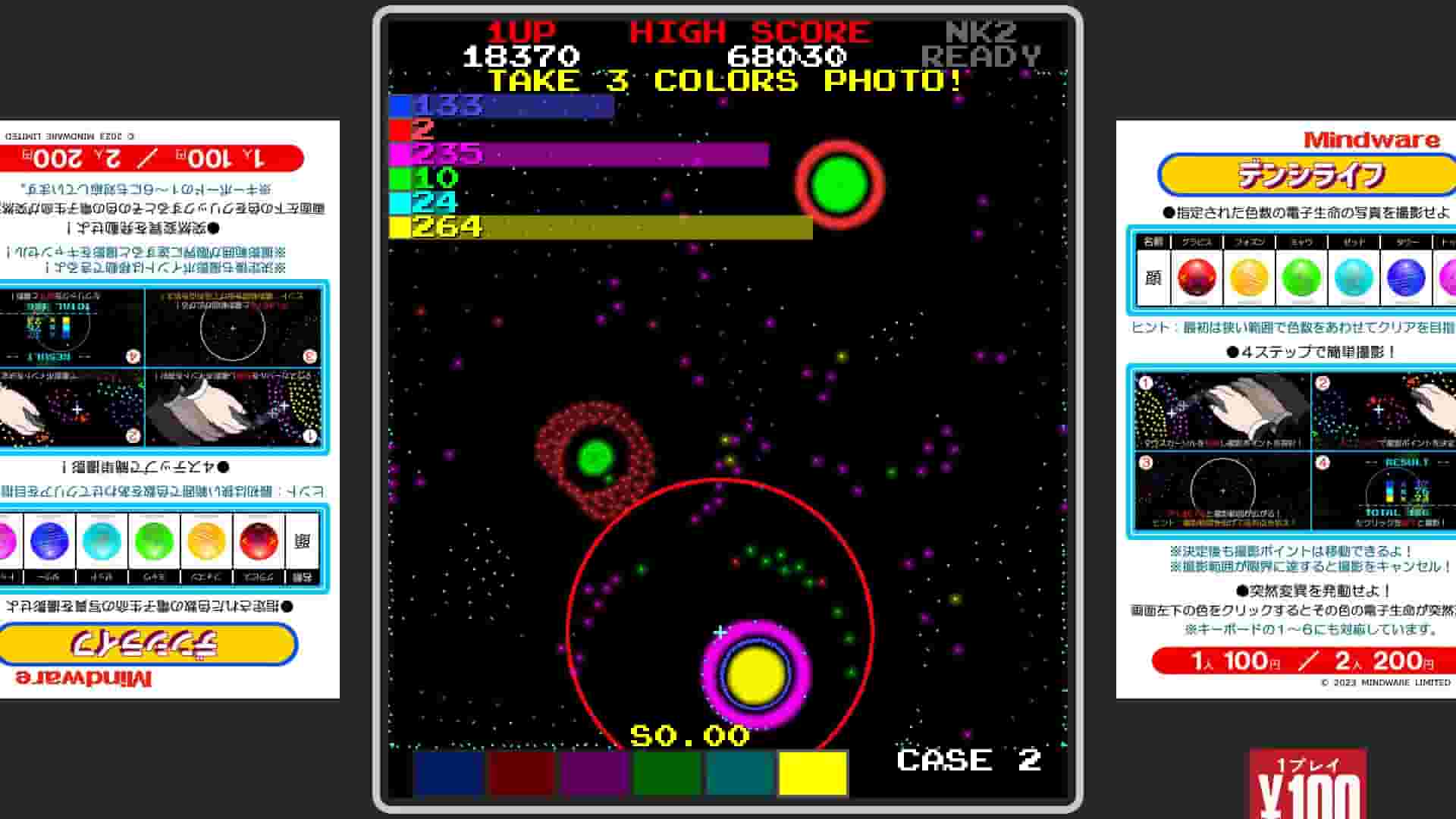Screen dimensions: 1456x819
Task: Select the yellow sphere icon on the name chart
Action: (x=1250, y=277)
